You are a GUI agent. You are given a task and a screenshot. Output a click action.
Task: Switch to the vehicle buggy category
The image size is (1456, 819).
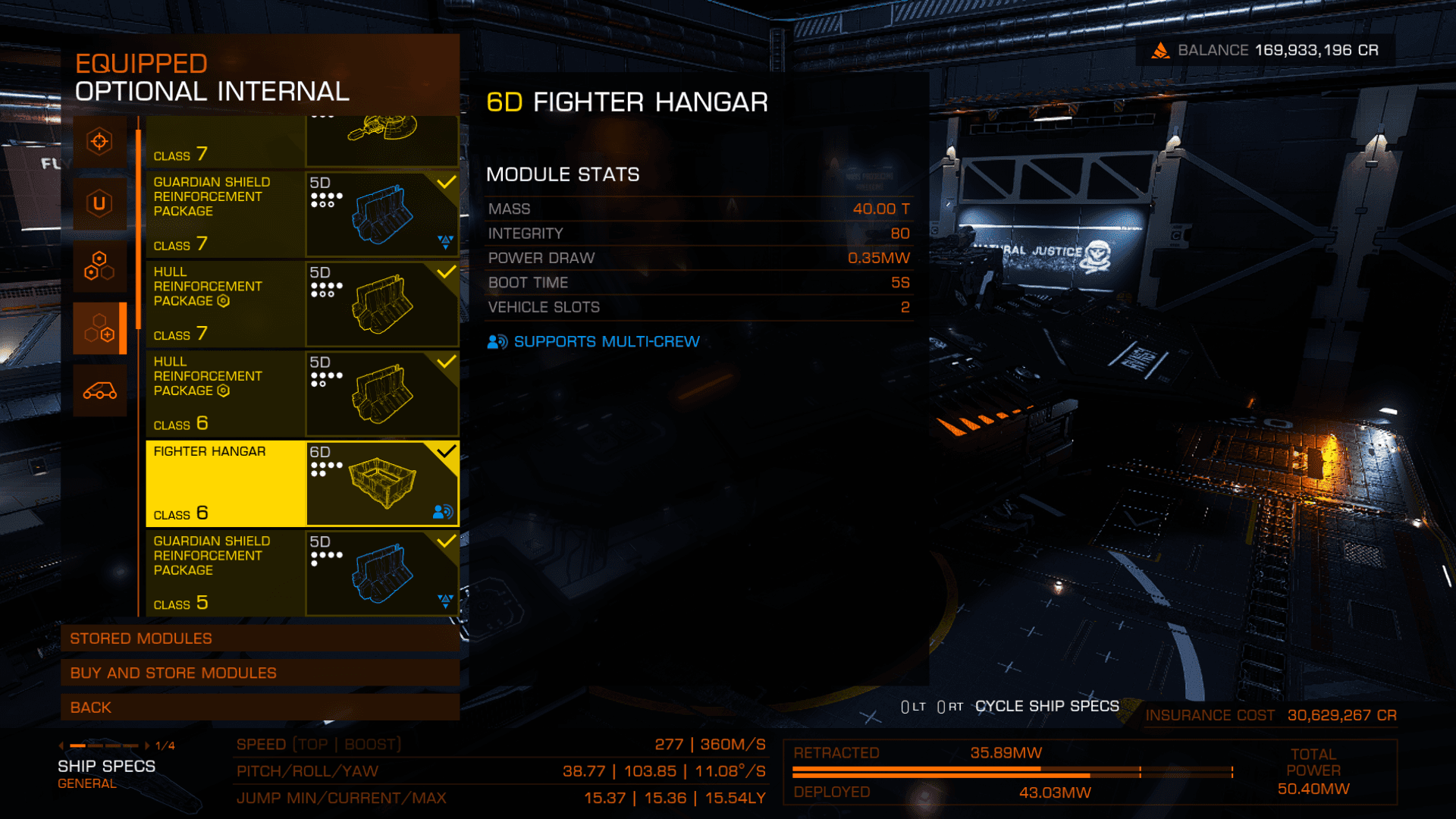[x=99, y=391]
